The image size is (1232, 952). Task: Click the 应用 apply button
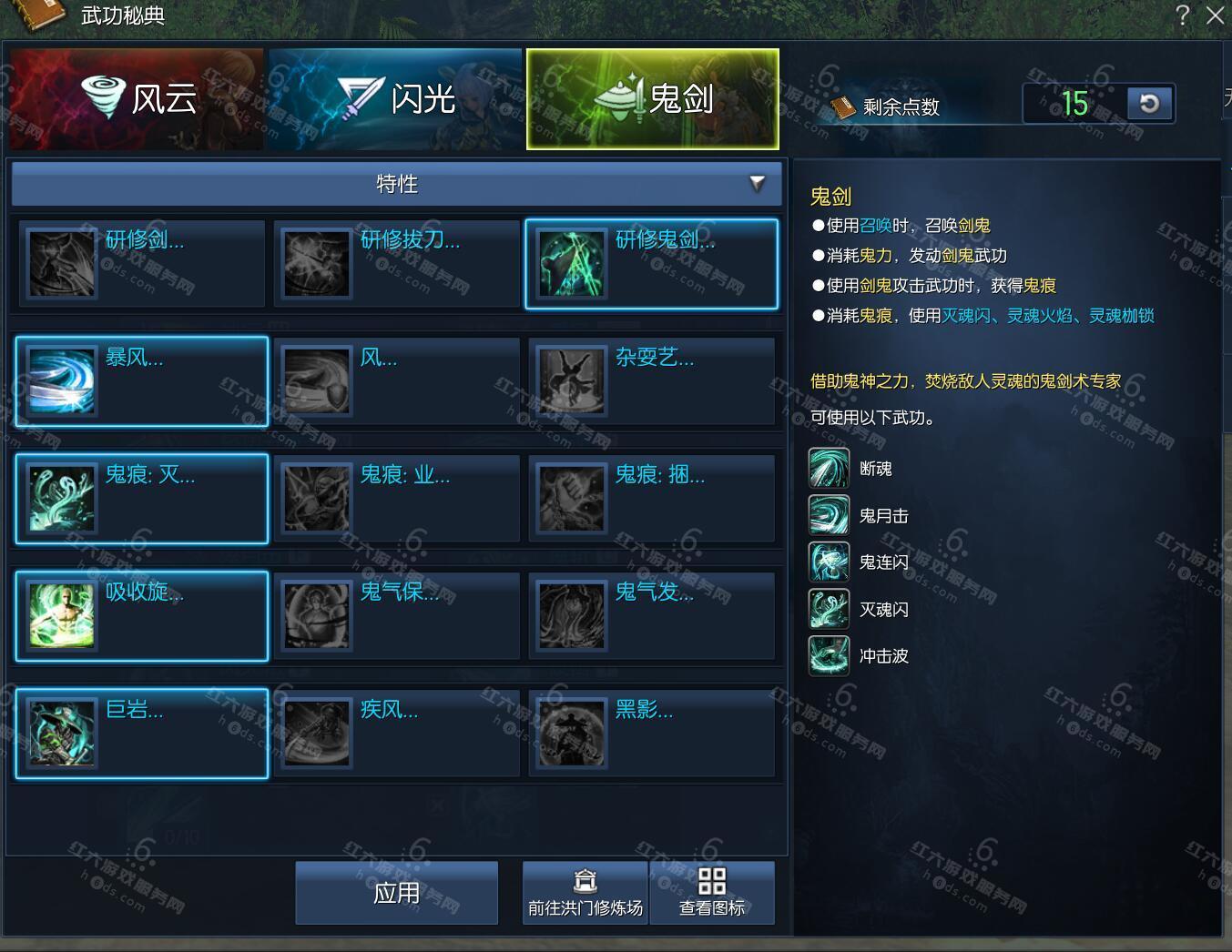click(x=397, y=893)
